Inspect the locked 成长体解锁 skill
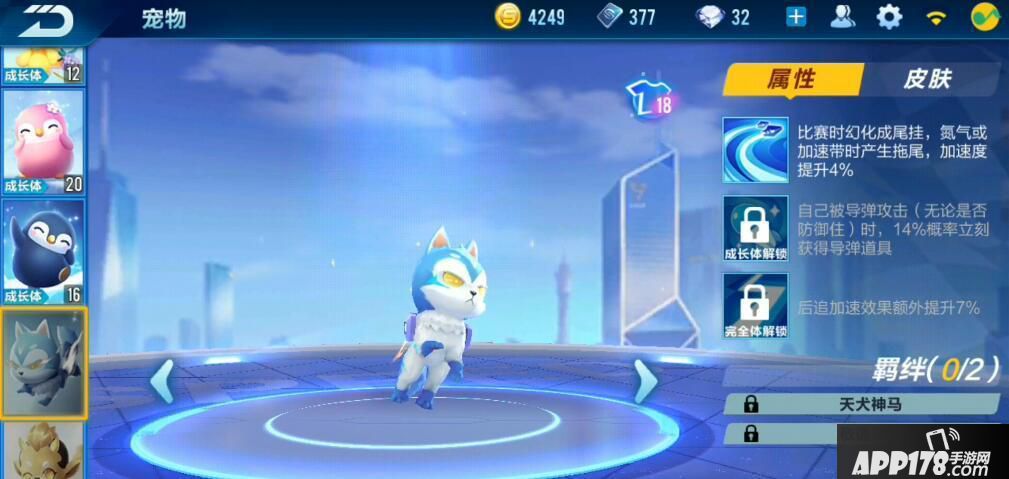1009x479 pixels. point(755,229)
